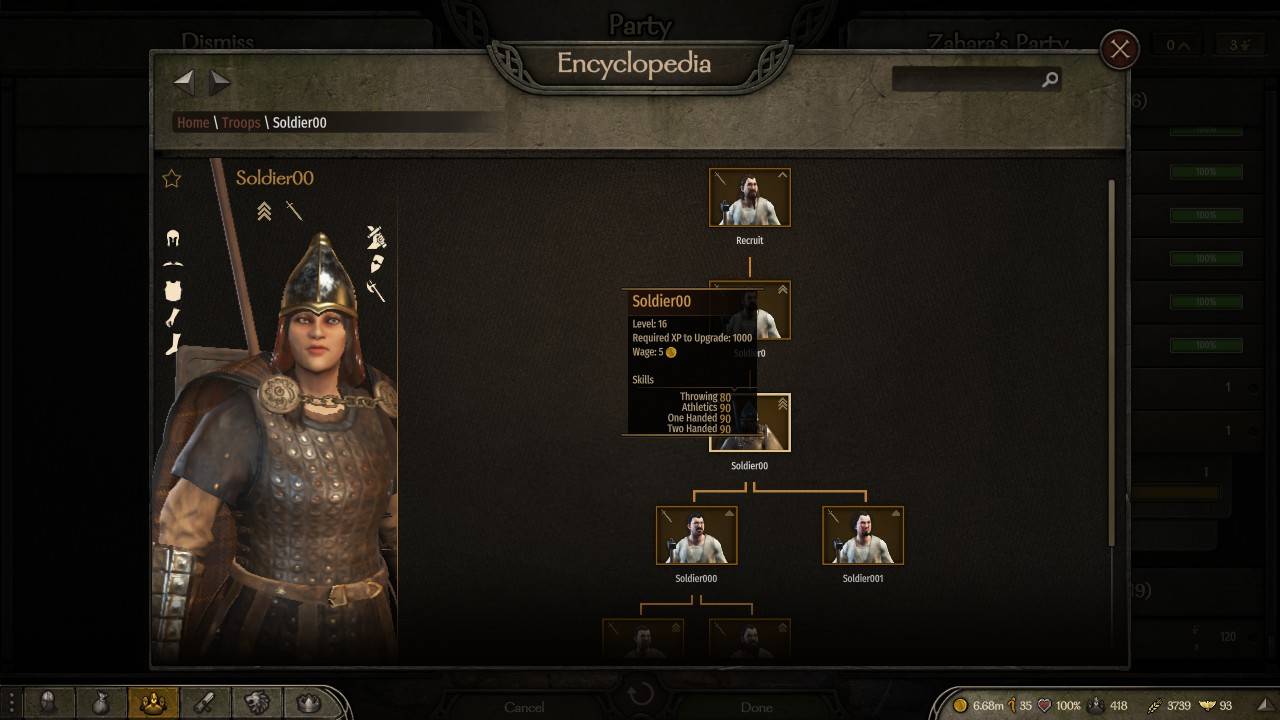Click the shield equipment icon
Viewport: 1280px width, 720px height.
click(376, 264)
